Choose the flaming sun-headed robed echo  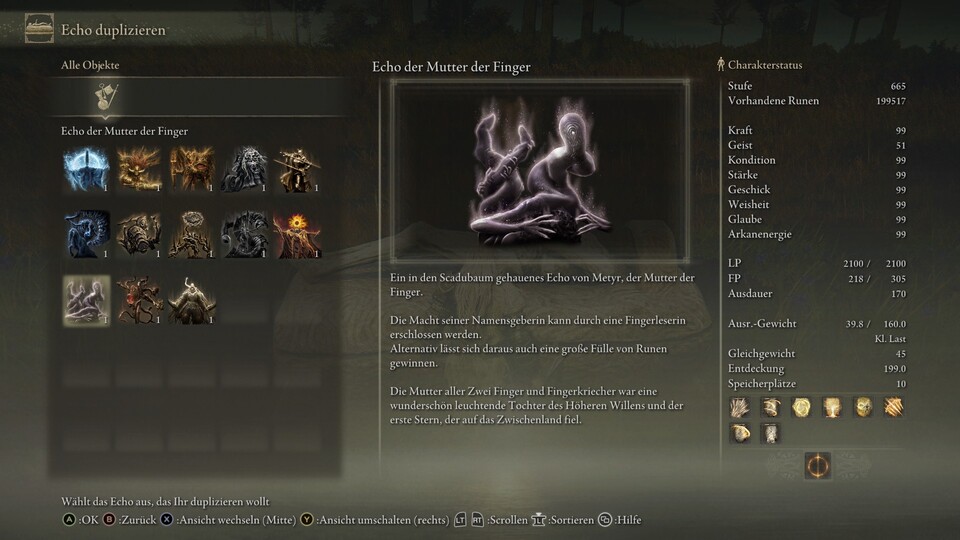pos(296,235)
